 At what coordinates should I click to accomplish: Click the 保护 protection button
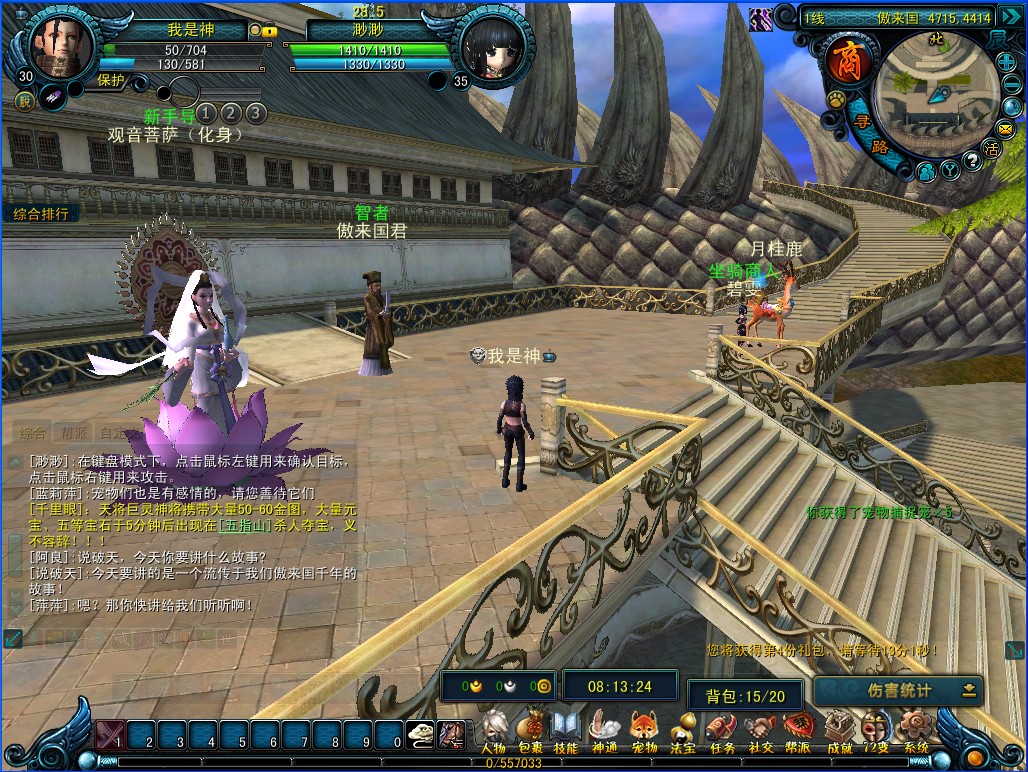(x=111, y=81)
